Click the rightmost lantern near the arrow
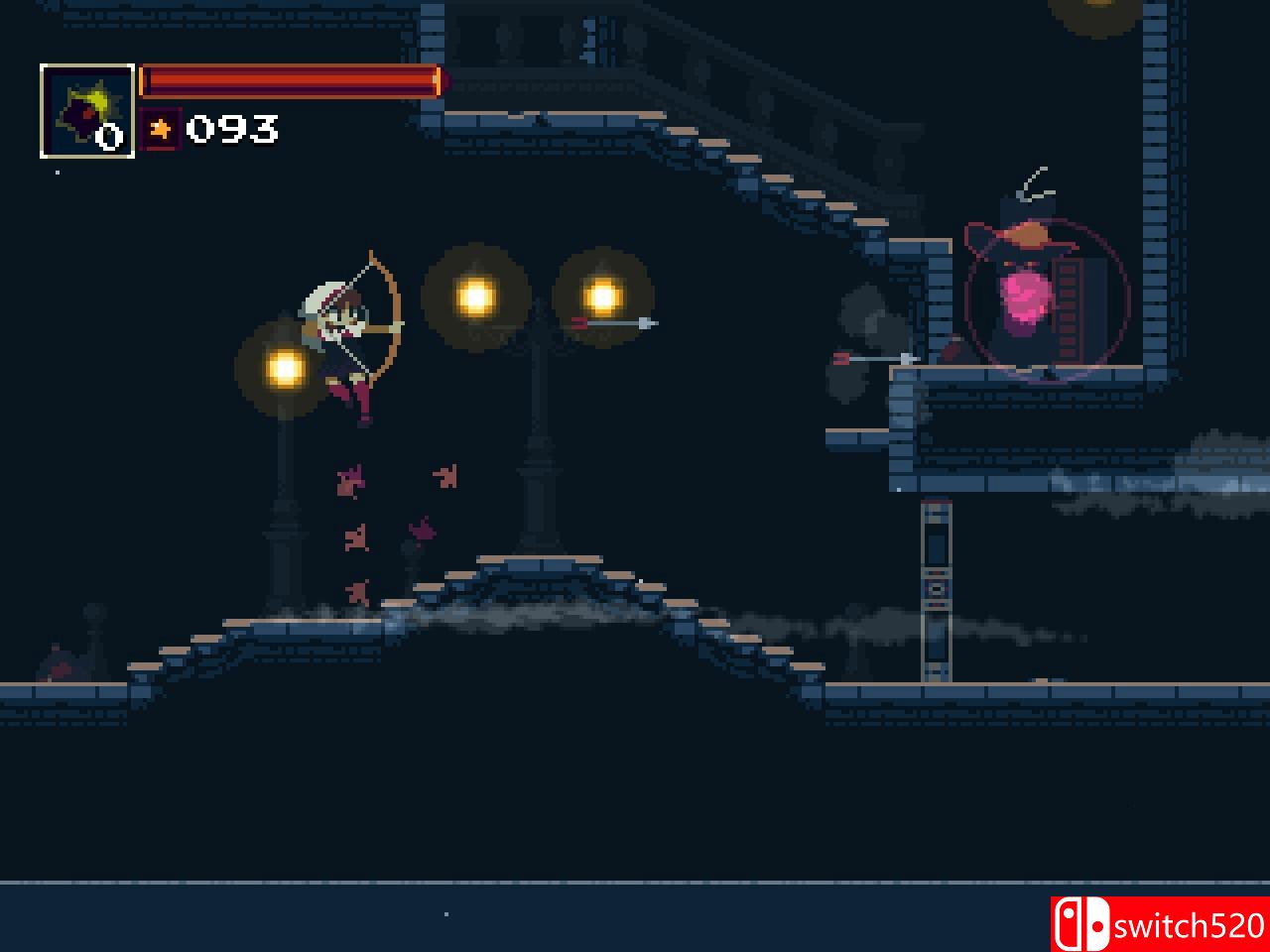This screenshot has height=952, width=1270. [603, 295]
